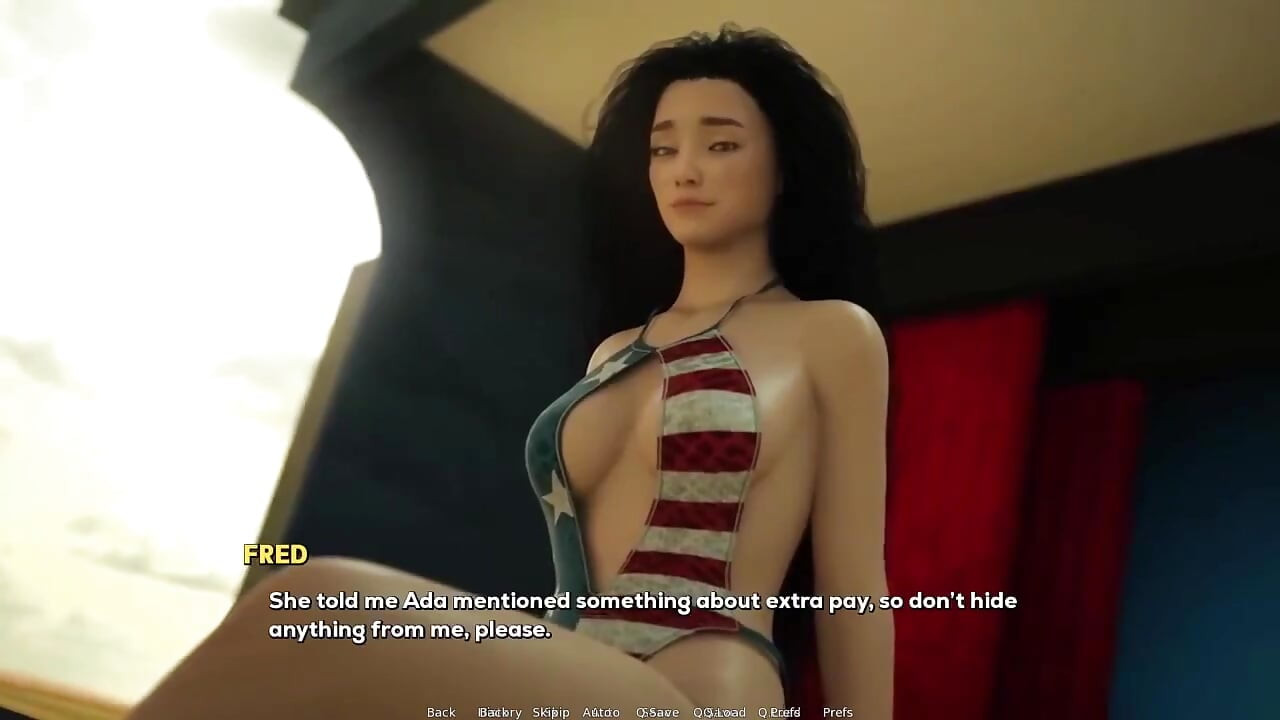Rewind to the previous line with Back
The width and height of the screenshot is (1280, 720).
pyautogui.click(x=440, y=712)
